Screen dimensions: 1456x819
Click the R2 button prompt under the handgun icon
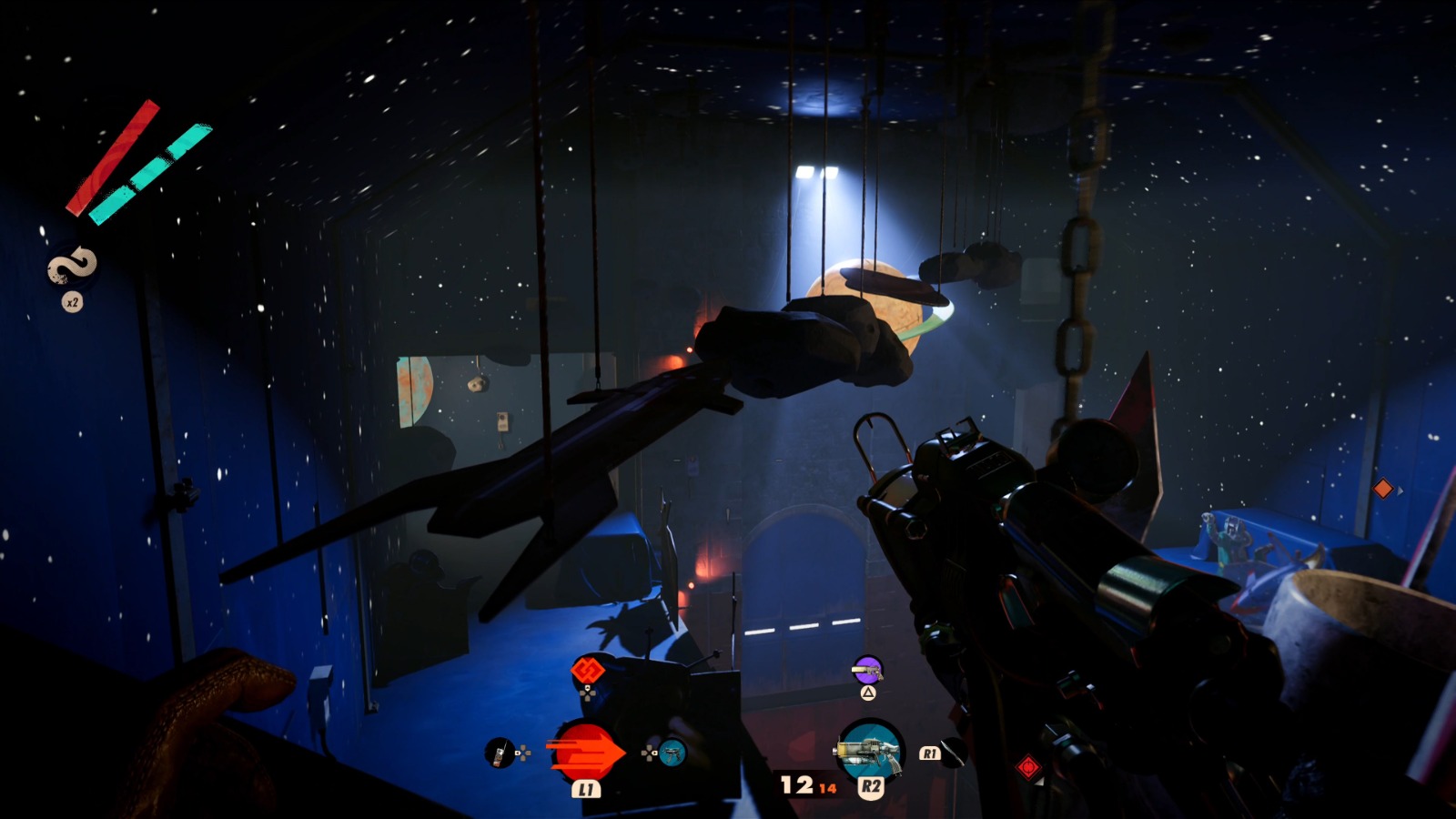click(871, 785)
